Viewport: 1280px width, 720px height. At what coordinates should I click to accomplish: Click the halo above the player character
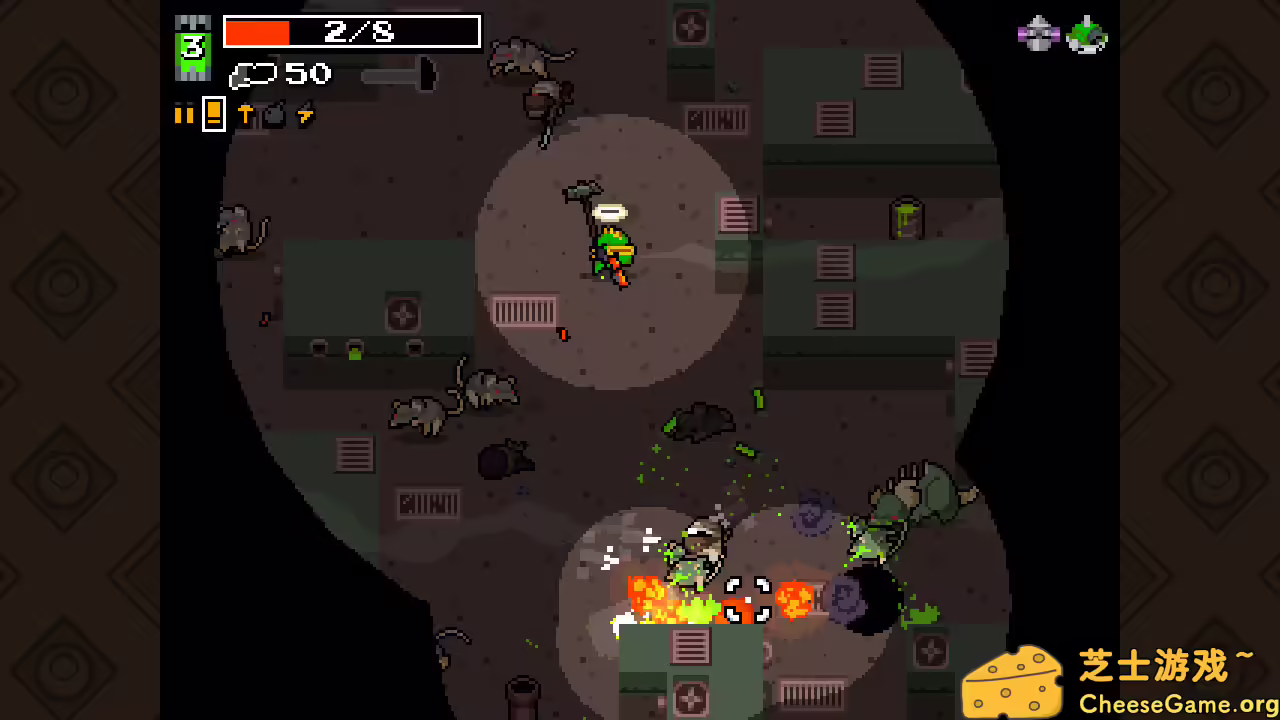coord(612,213)
